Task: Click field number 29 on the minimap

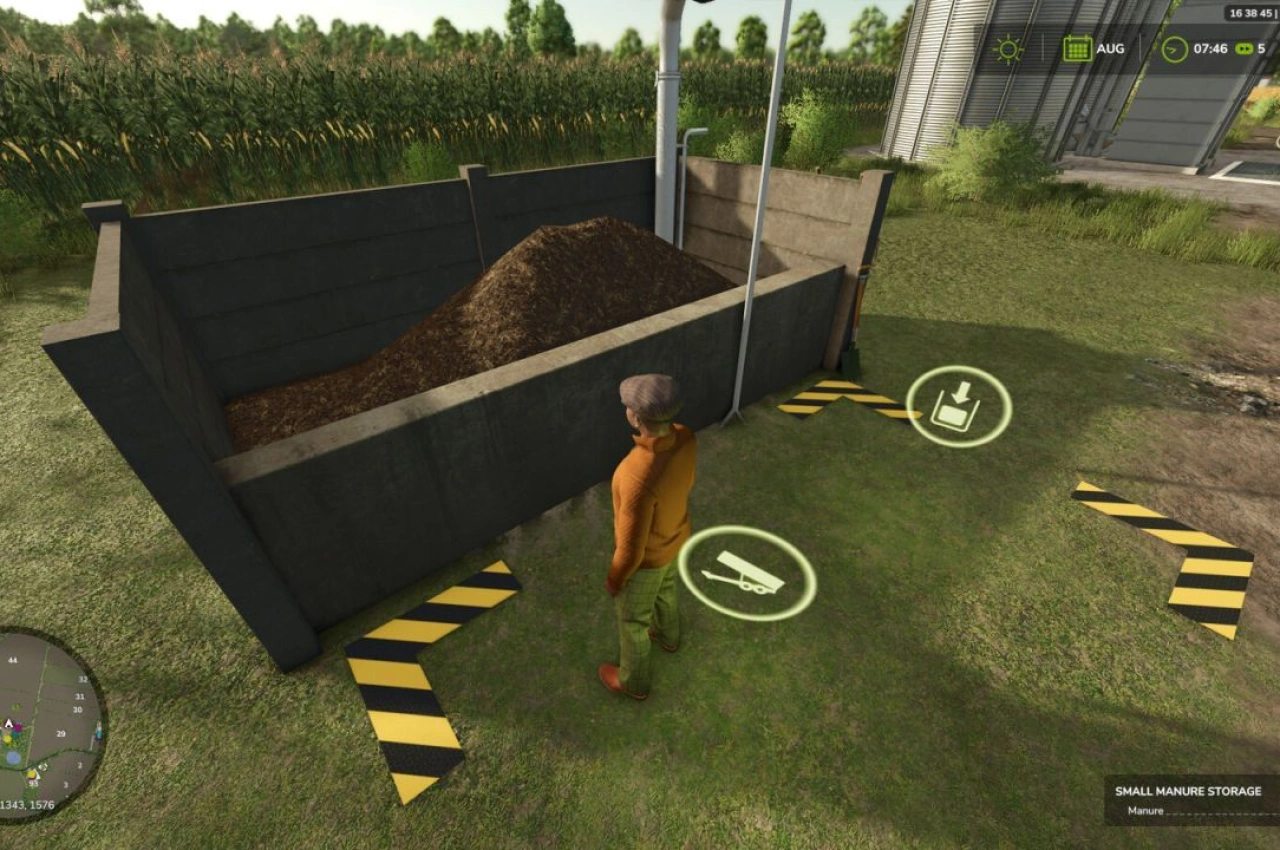Action: (x=61, y=733)
